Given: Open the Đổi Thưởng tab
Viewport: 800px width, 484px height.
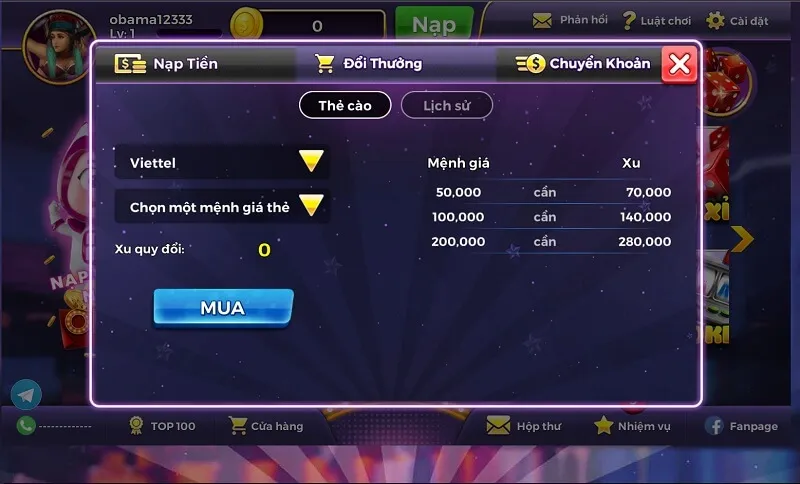Looking at the screenshot, I should tap(369, 64).
